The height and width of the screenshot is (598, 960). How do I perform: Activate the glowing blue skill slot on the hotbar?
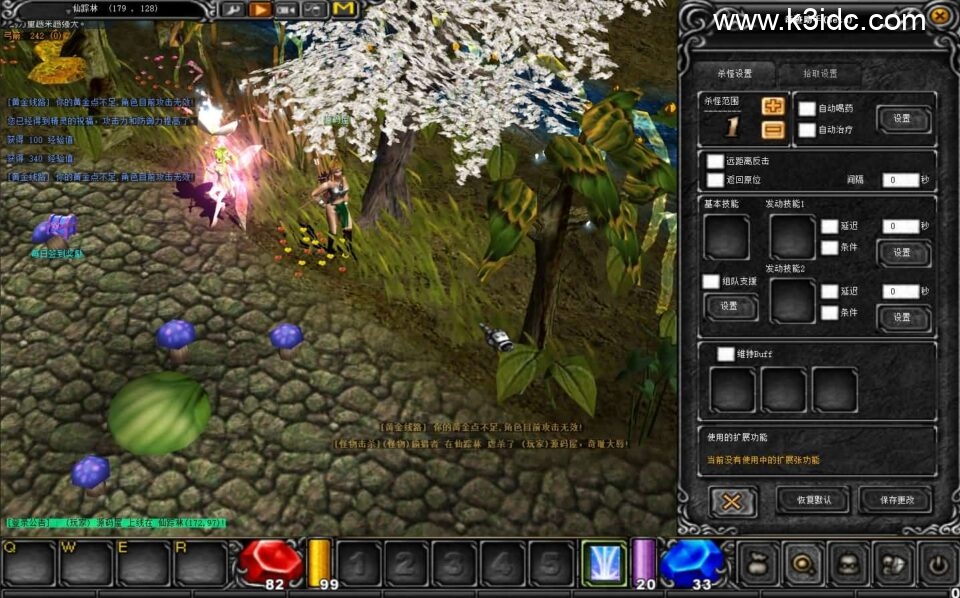pos(604,564)
